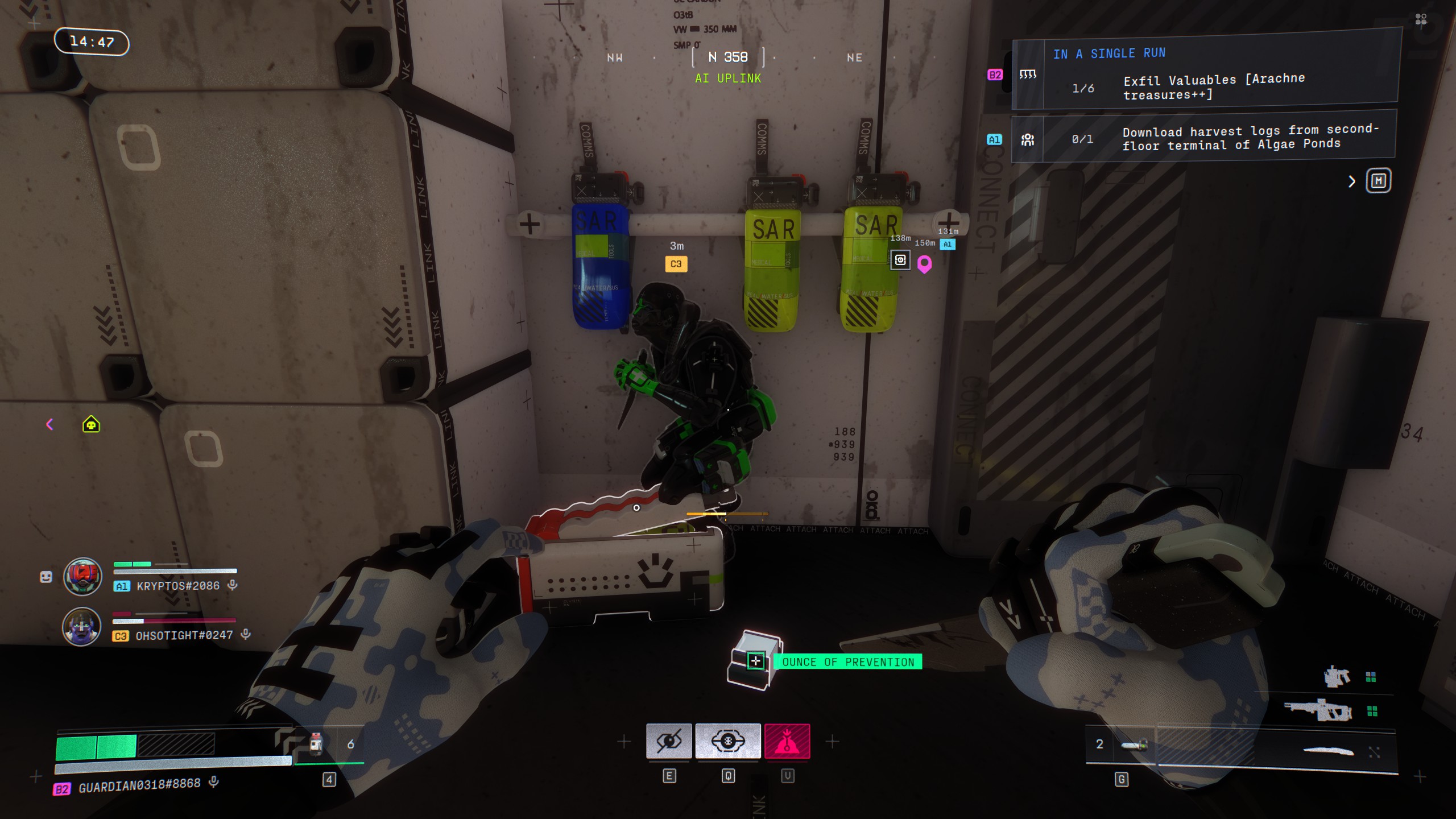
Task: Open the map via the M icon
Action: pyautogui.click(x=1378, y=181)
